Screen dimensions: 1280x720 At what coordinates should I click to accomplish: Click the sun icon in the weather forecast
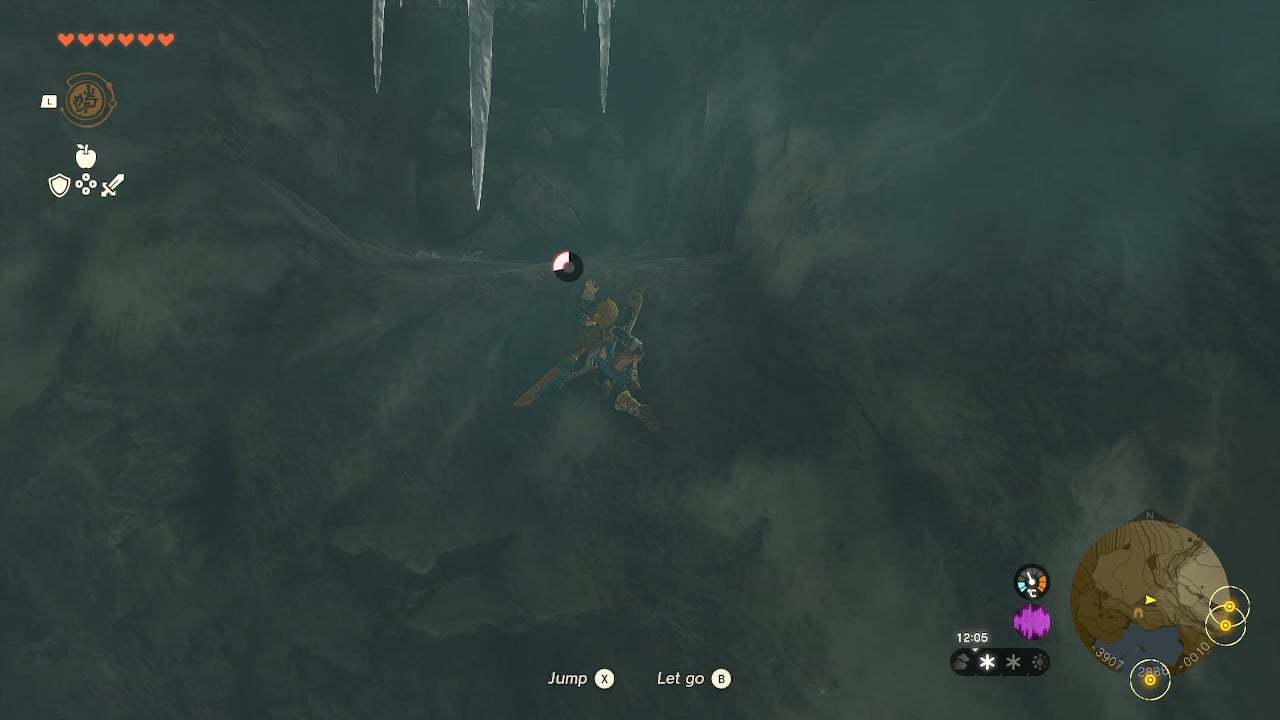[1040, 662]
